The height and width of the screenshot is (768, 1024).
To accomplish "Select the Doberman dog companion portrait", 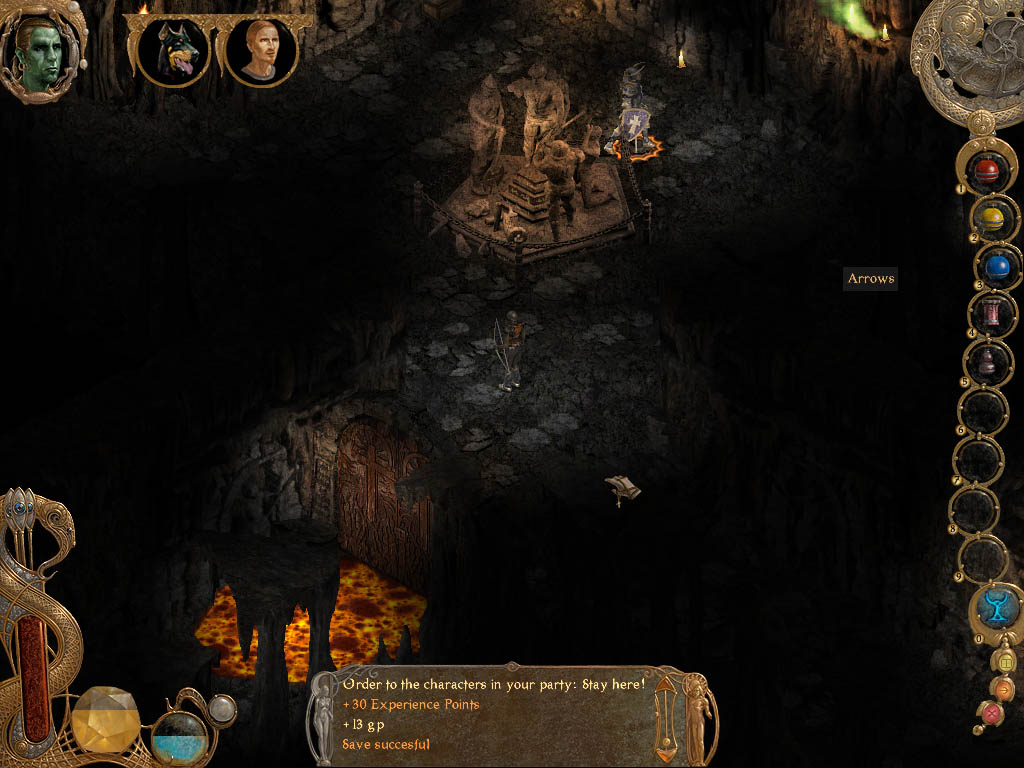I will click(173, 50).
